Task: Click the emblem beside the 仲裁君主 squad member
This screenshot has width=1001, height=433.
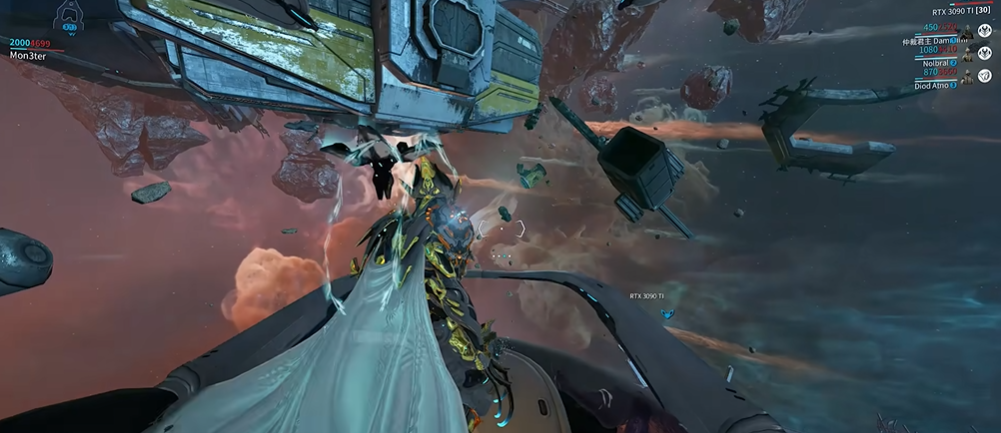Action: pyautogui.click(x=986, y=29)
